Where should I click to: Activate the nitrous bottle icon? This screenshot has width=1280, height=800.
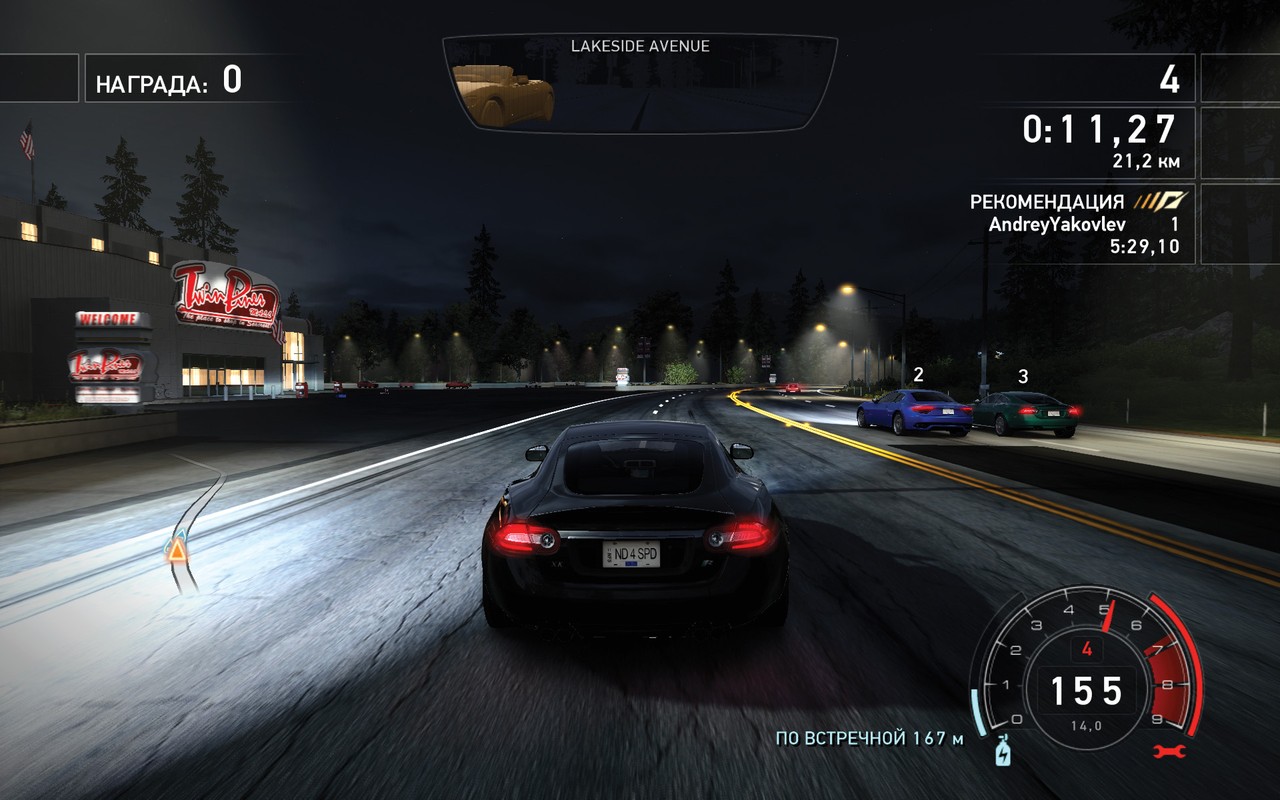click(1002, 753)
